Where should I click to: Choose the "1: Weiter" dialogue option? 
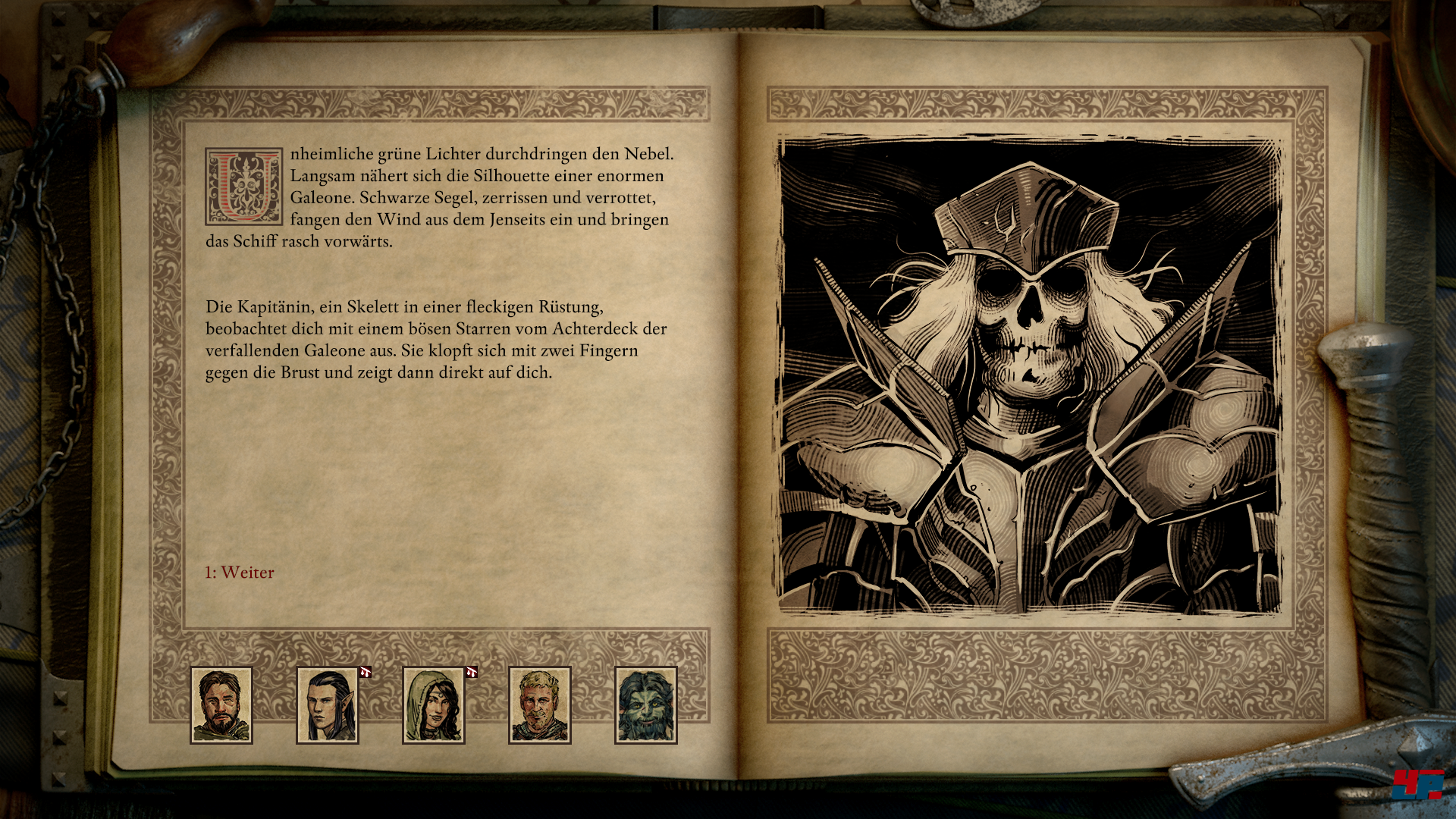tap(240, 573)
